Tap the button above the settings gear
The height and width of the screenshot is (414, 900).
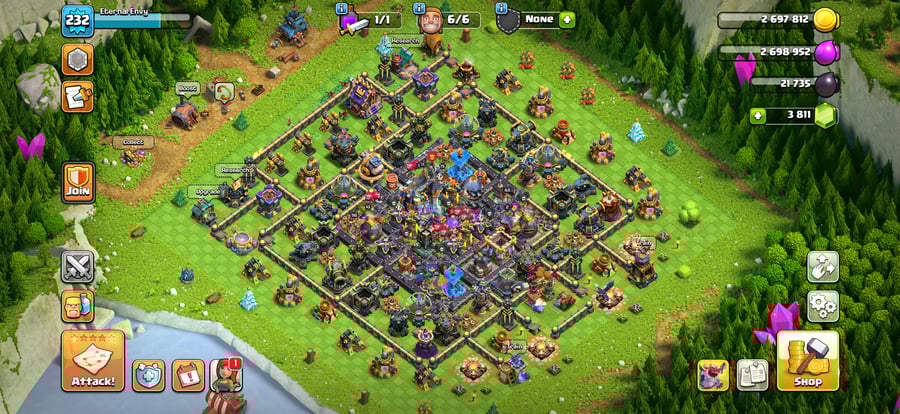click(822, 266)
